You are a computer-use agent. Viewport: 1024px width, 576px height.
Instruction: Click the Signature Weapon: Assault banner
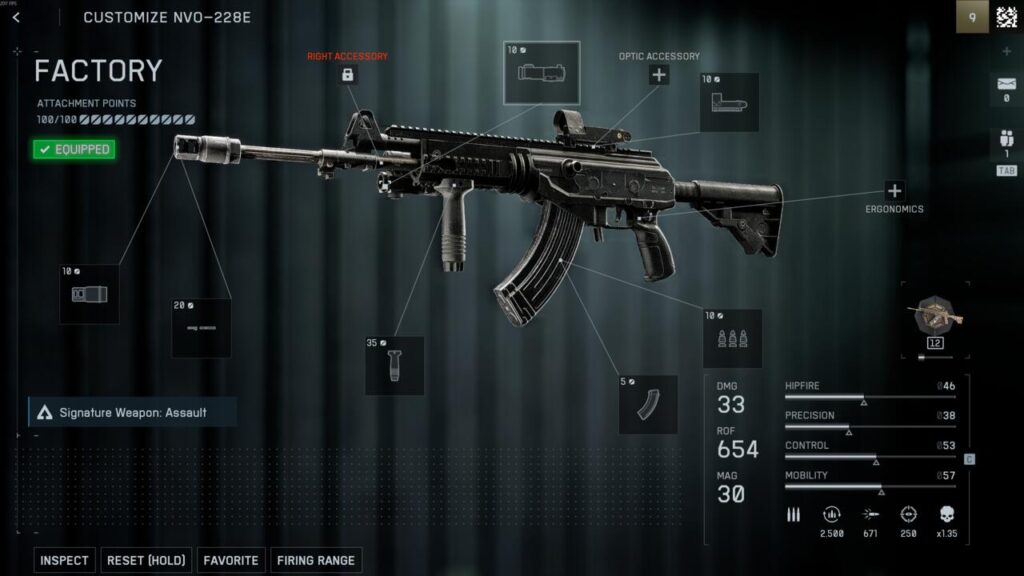132,412
